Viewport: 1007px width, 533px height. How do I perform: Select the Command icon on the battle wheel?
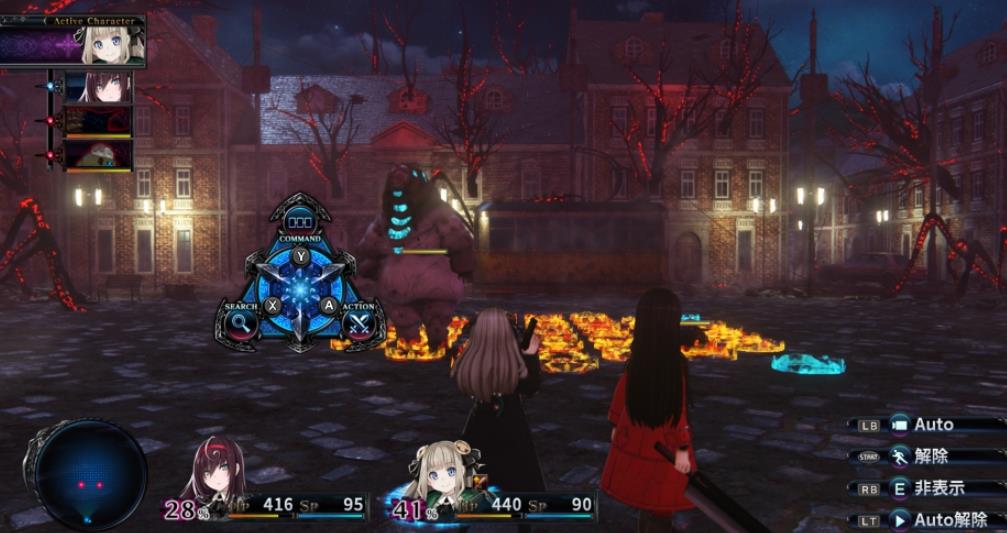pyautogui.click(x=300, y=222)
